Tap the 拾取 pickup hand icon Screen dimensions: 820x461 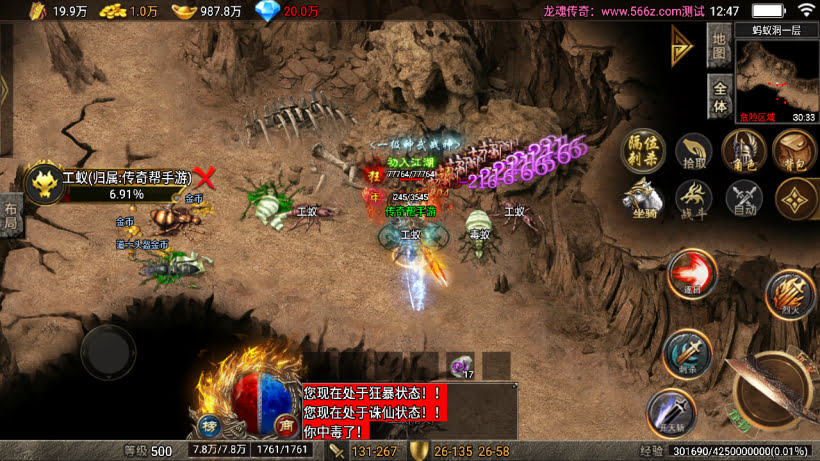click(693, 152)
